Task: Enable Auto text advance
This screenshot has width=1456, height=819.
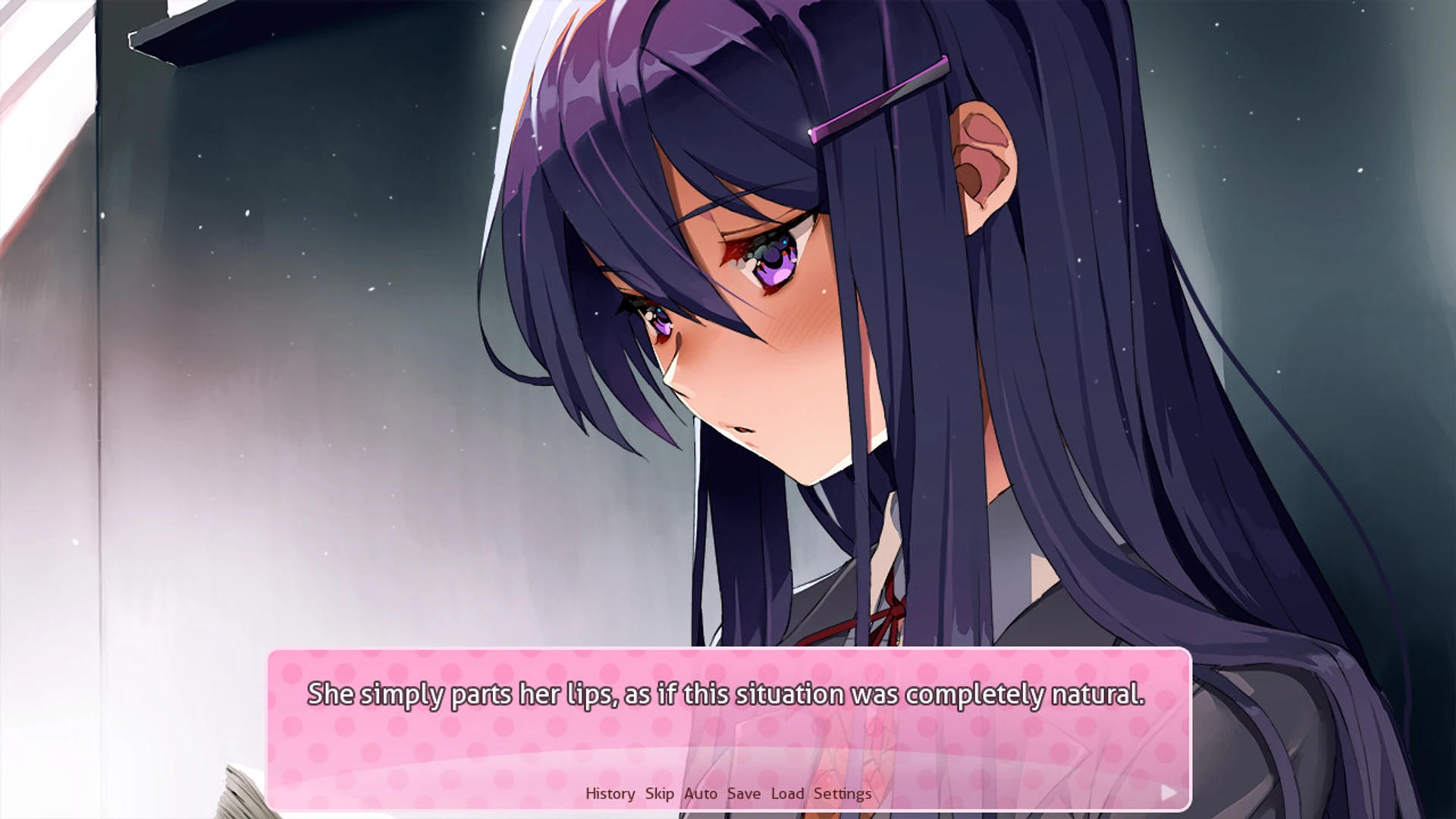Action: [x=701, y=792]
